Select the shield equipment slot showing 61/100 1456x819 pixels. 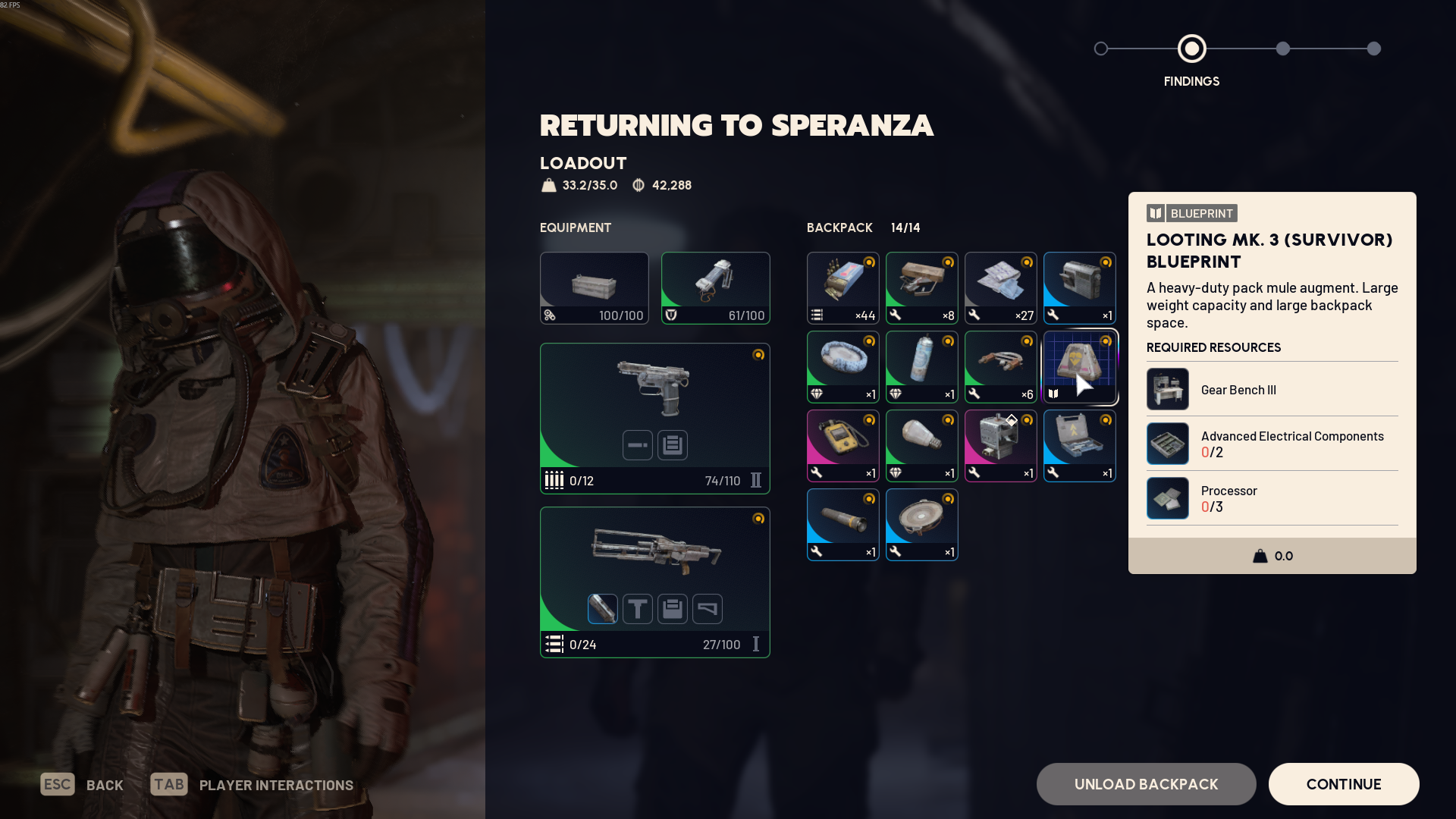(715, 288)
